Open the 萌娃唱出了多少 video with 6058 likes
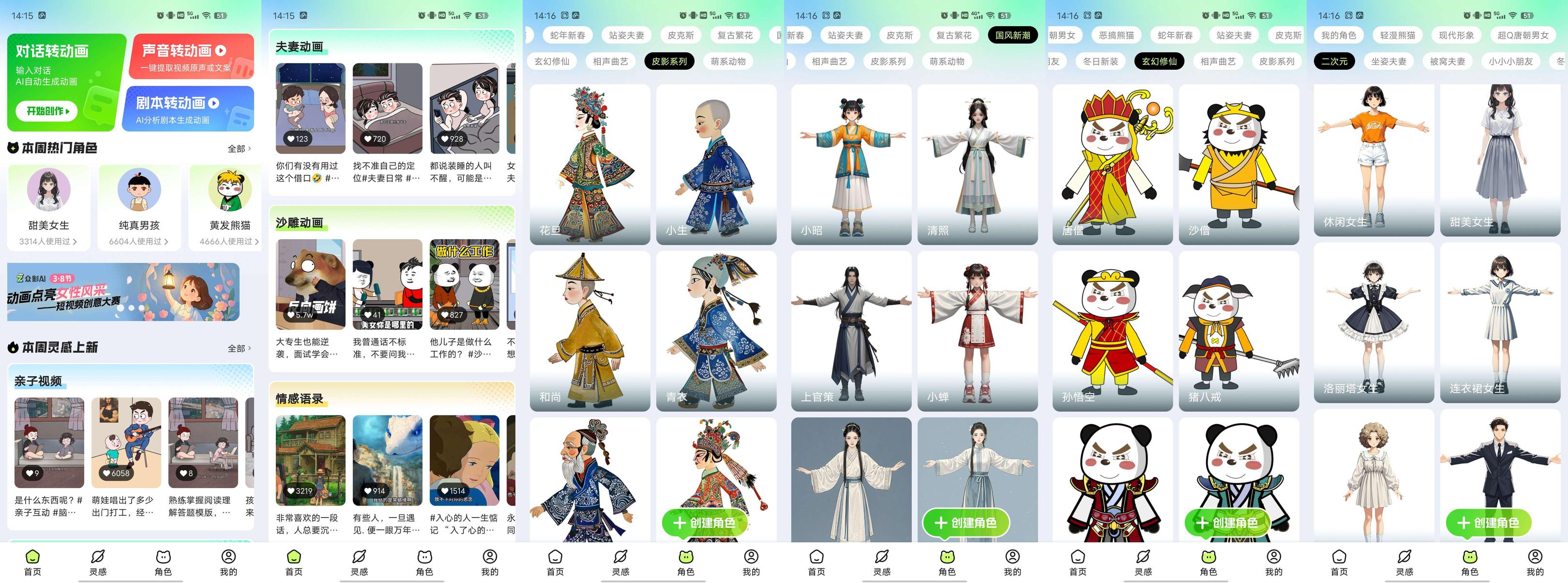The height and width of the screenshot is (583, 1568). coord(126,442)
